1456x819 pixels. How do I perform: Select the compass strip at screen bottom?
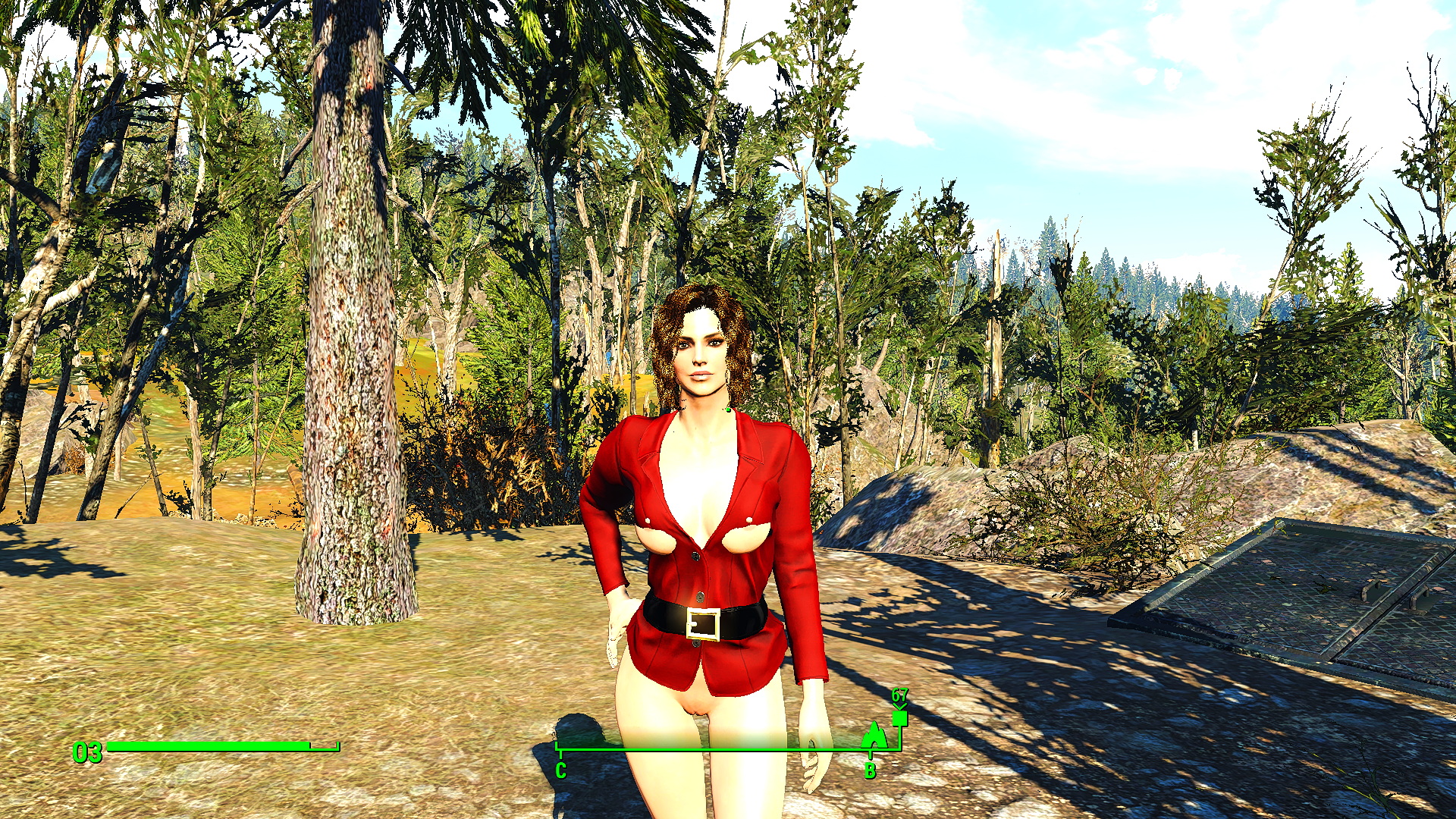click(x=728, y=748)
